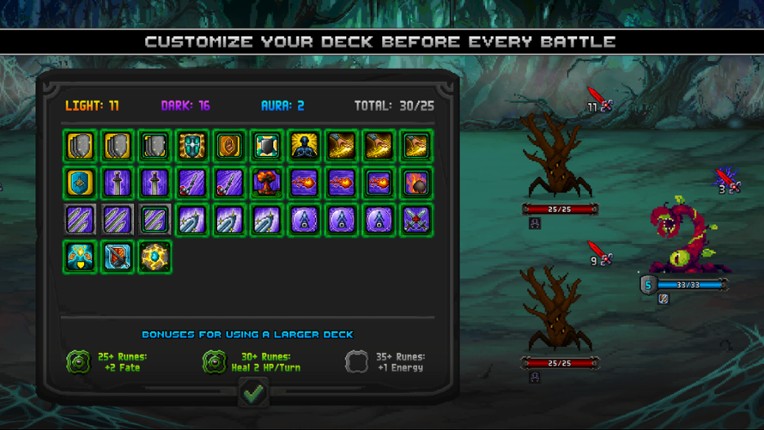Toggle the blue hexagon shield rune
764x430 pixels.
click(x=80, y=183)
